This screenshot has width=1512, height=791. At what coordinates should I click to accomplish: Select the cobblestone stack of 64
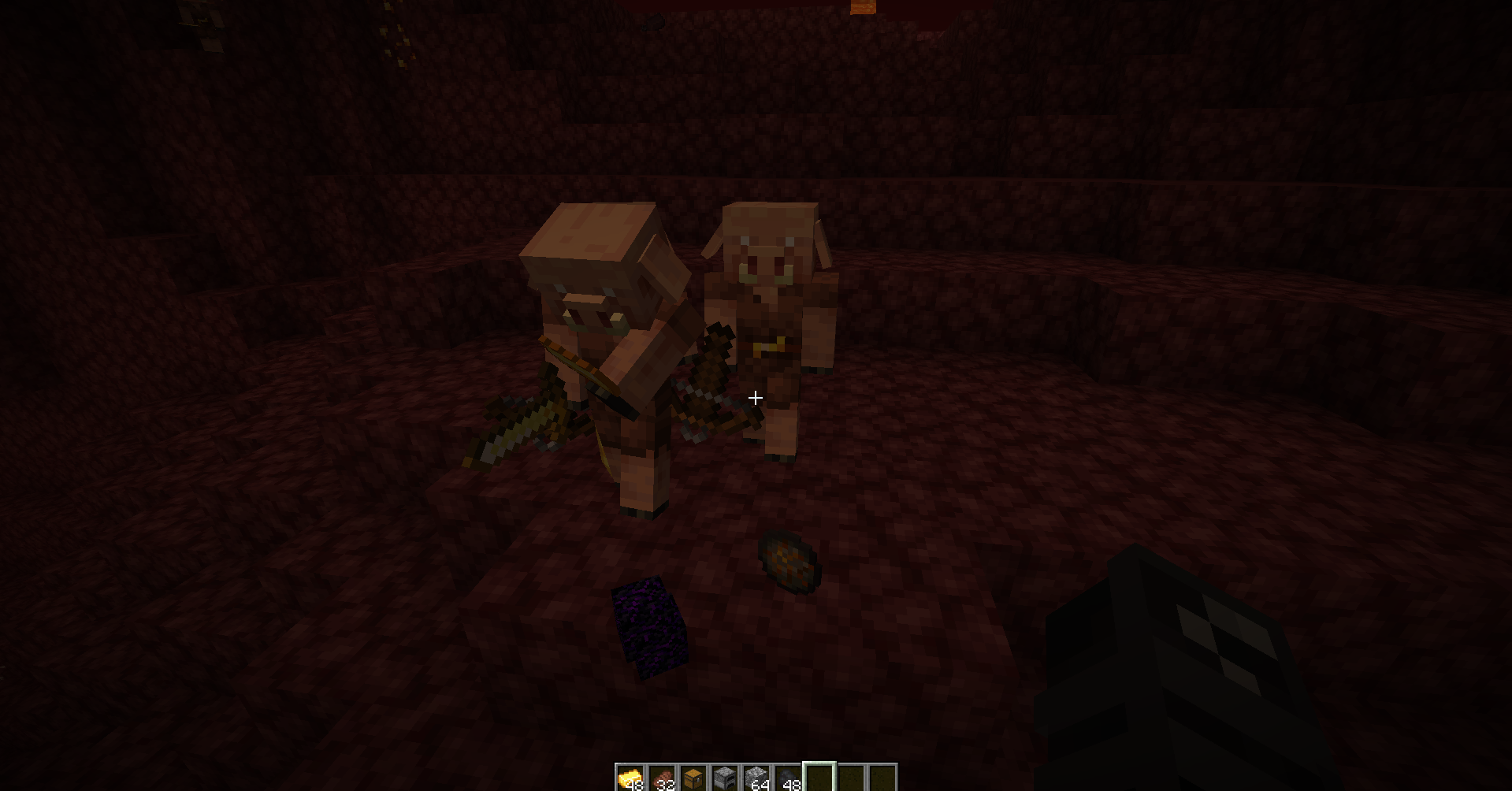(x=757, y=774)
